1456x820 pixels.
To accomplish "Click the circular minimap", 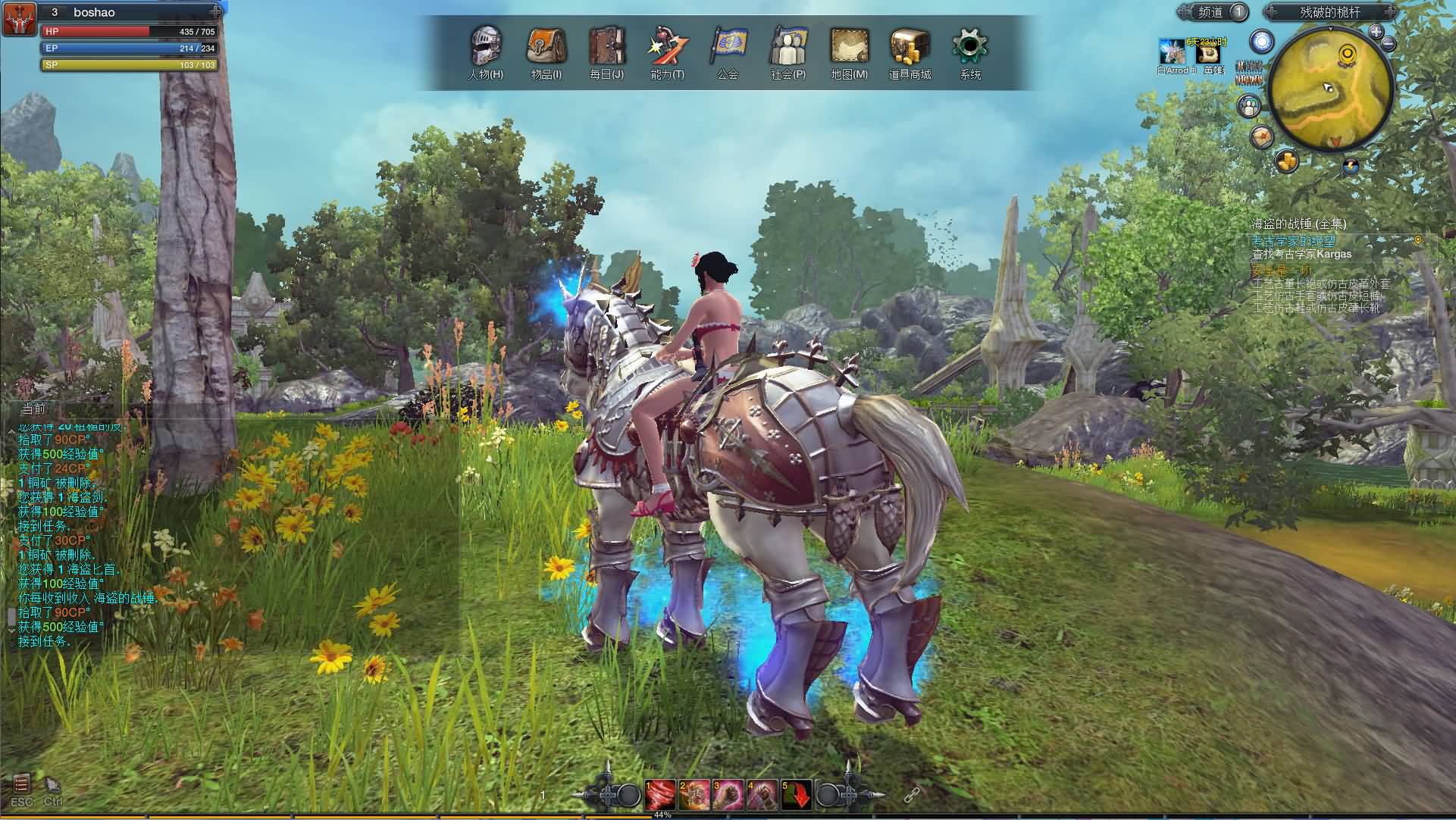I will click(x=1330, y=87).
